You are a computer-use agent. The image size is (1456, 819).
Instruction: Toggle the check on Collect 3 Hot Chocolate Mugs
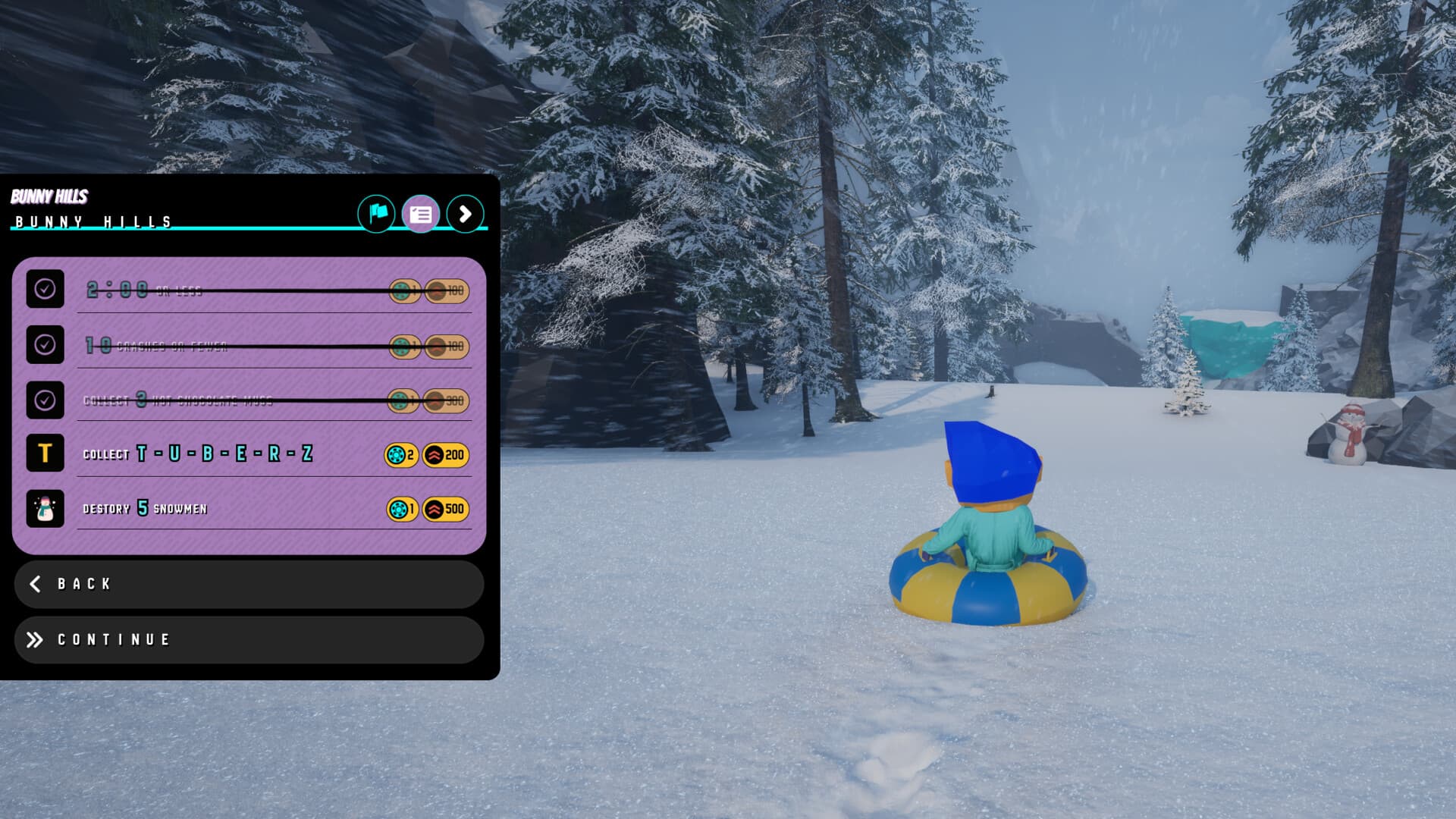(x=45, y=400)
